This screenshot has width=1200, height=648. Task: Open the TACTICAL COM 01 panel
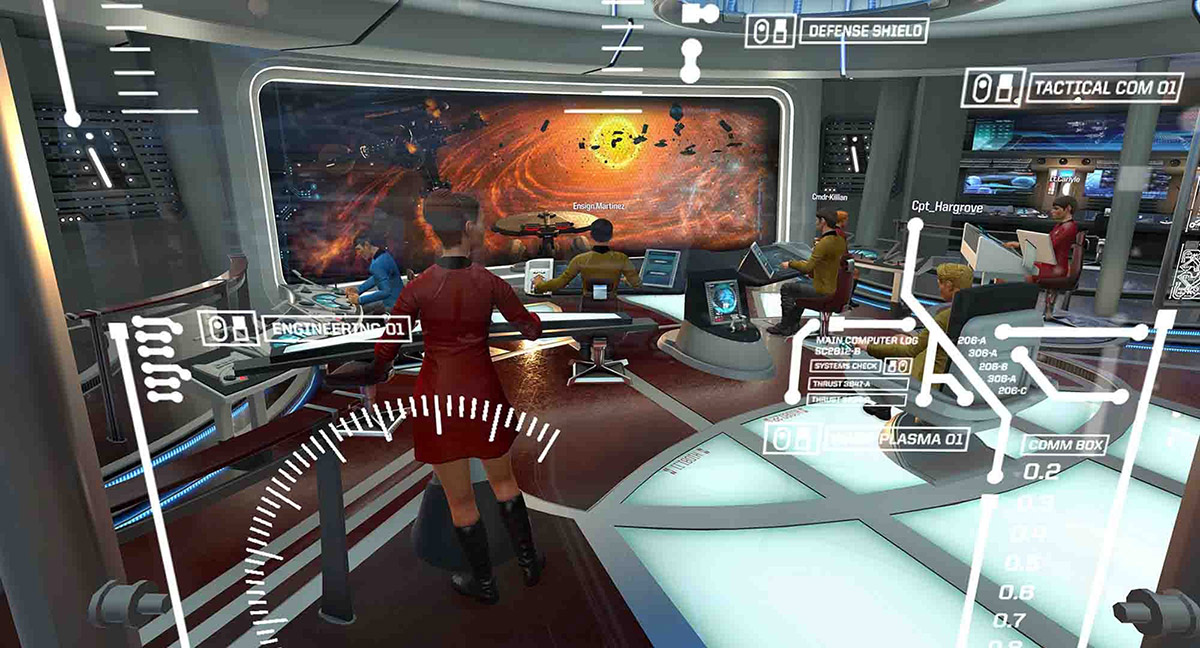click(1104, 88)
